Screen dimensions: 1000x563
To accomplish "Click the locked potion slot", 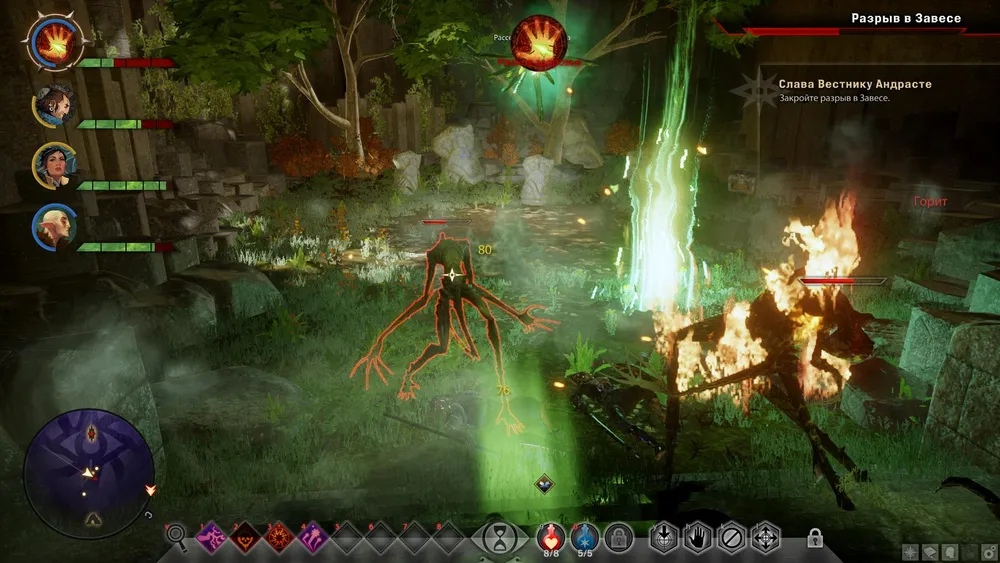I will pyautogui.click(x=620, y=538).
